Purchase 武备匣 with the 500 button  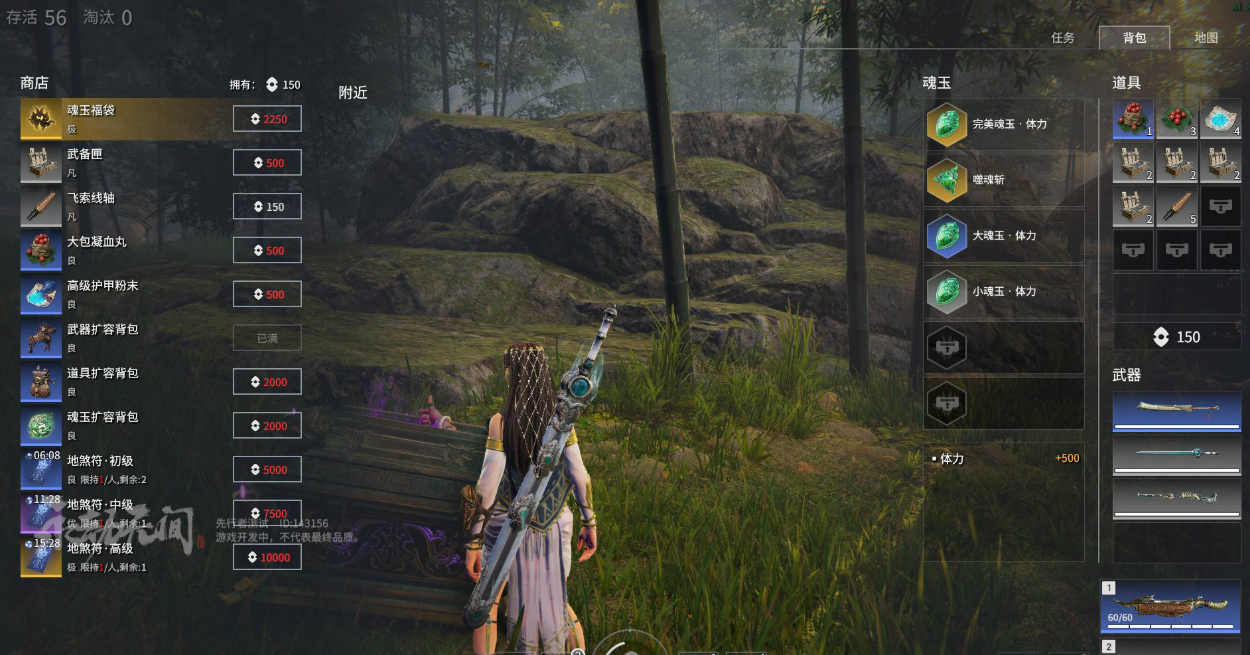(267, 163)
